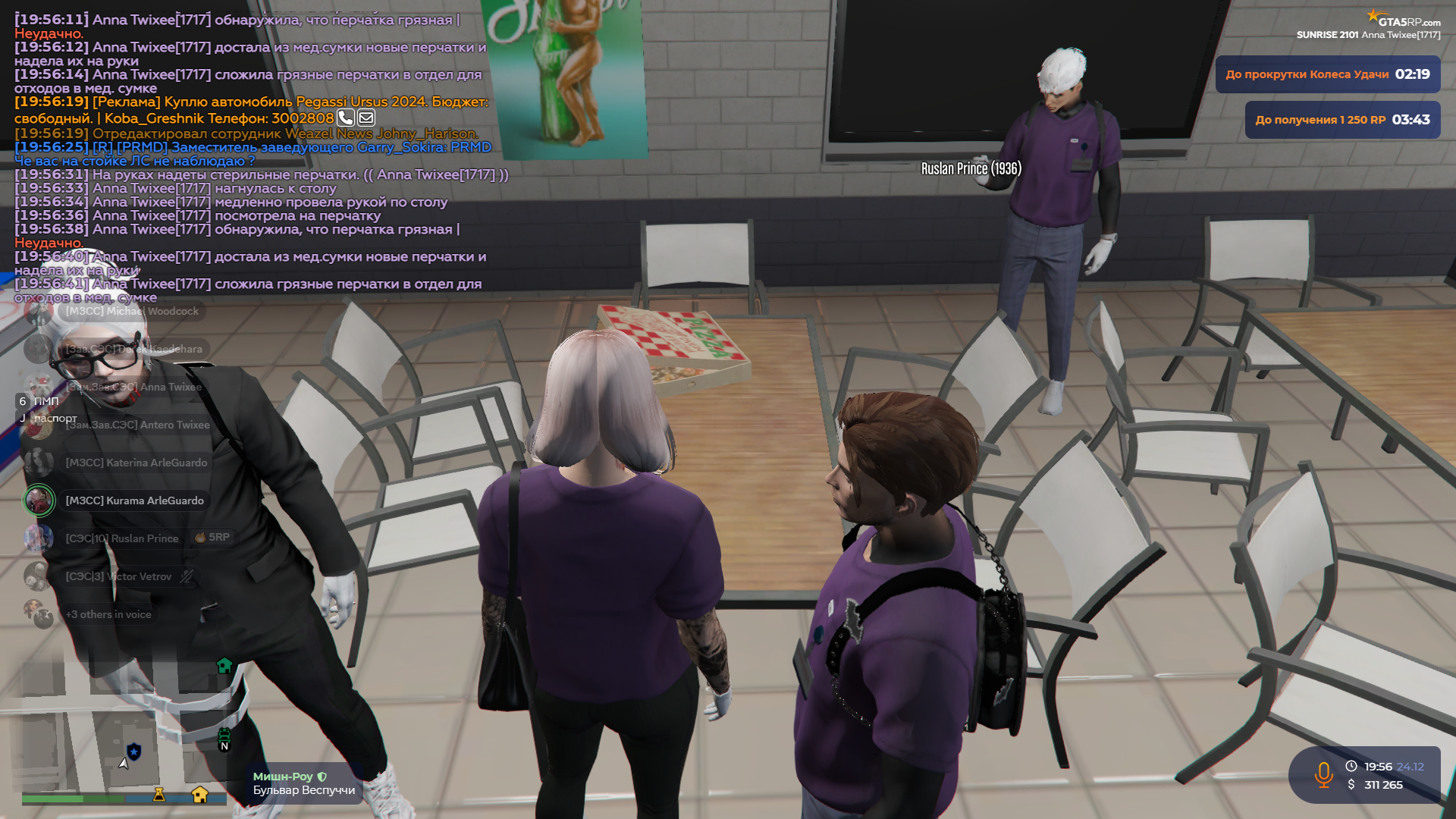The image size is (1456, 819).
Task: Call the advertiser via the phone icon
Action: 345,118
